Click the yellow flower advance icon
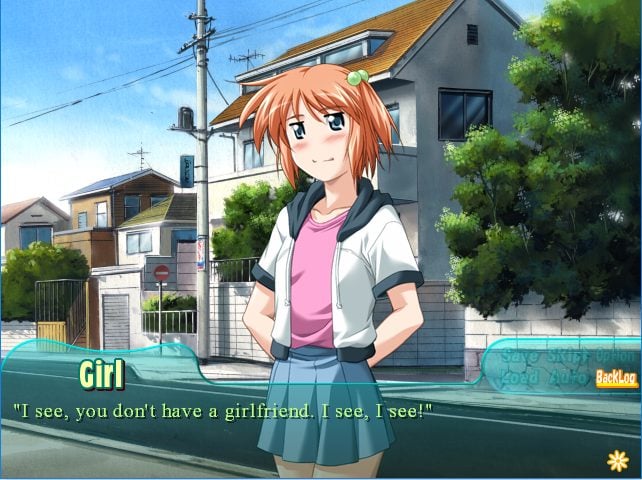This screenshot has height=480, width=642. coord(617,460)
